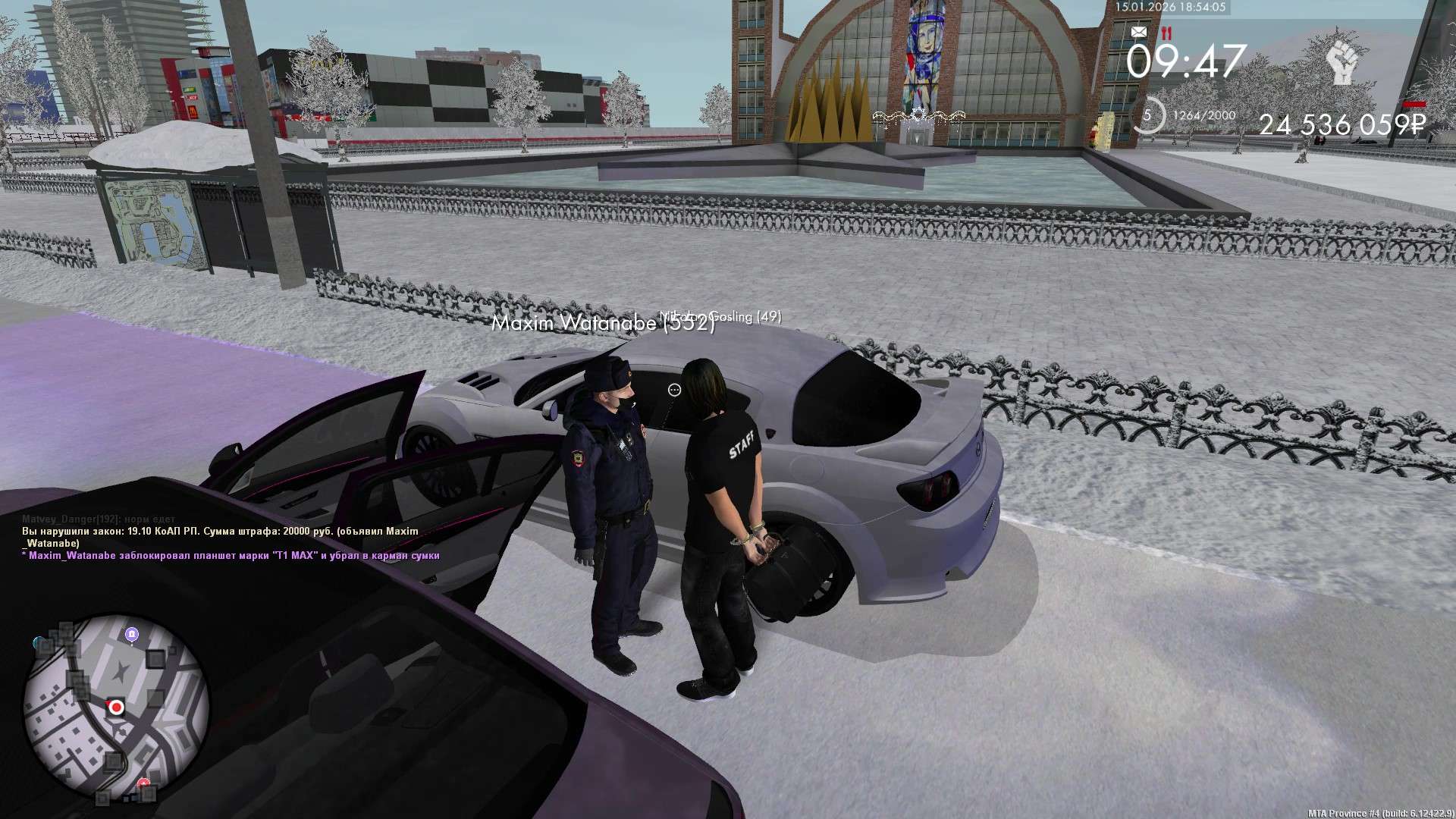Click the red cross marker on minimap
The width and height of the screenshot is (1456, 819).
(x=143, y=783)
